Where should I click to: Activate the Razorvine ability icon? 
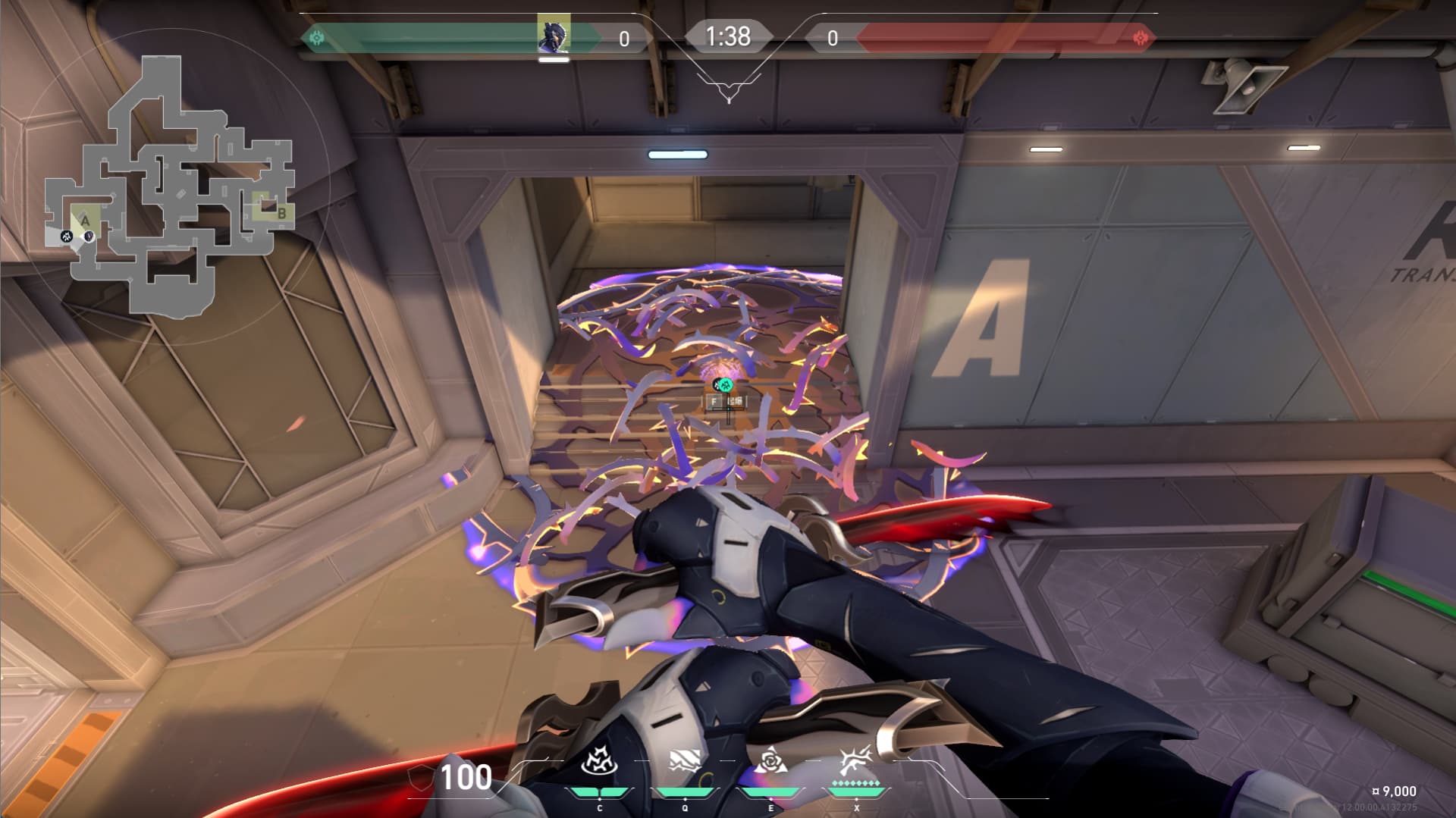pos(599,761)
